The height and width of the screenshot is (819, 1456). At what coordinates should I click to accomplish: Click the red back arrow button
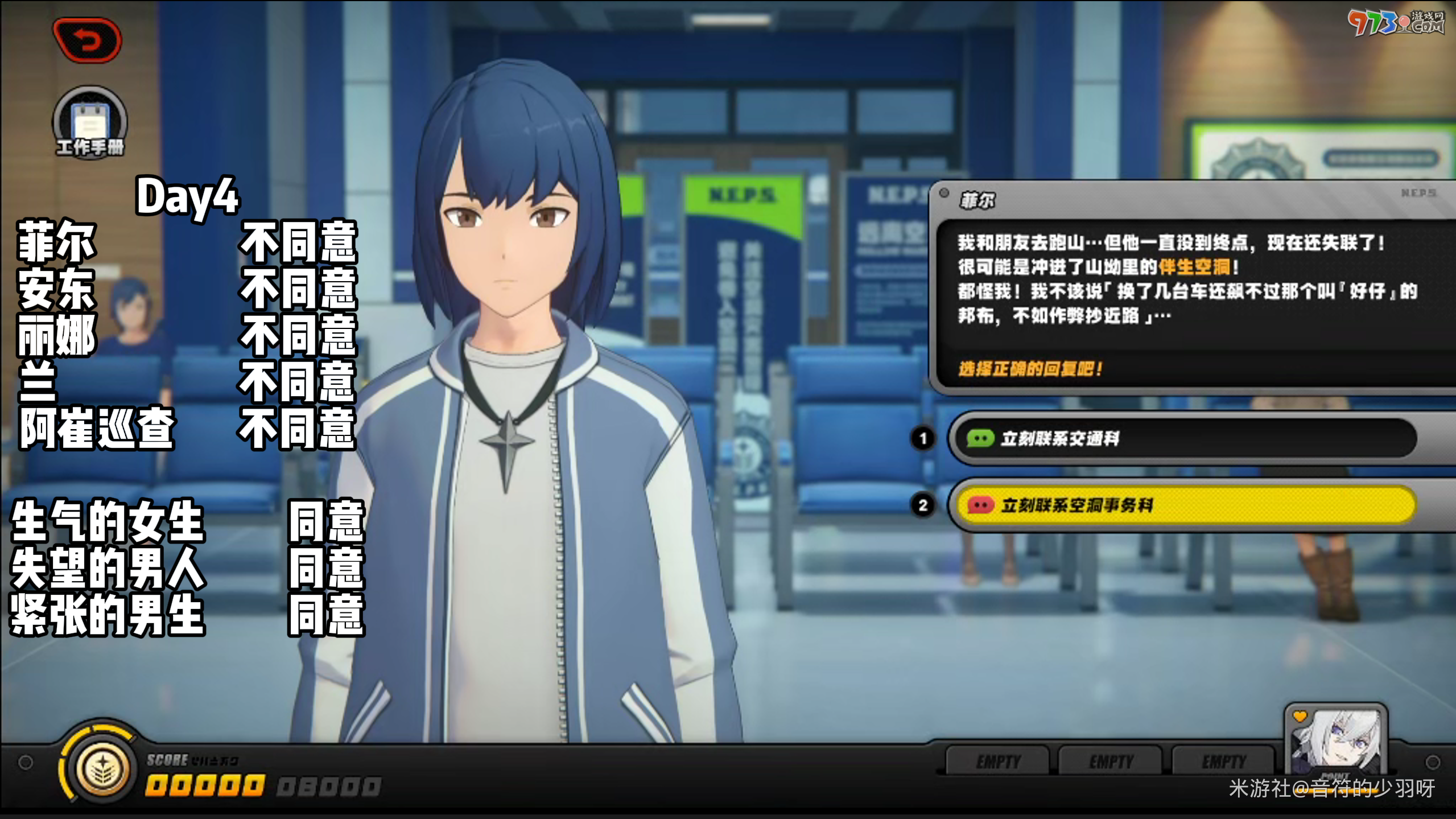(87, 40)
